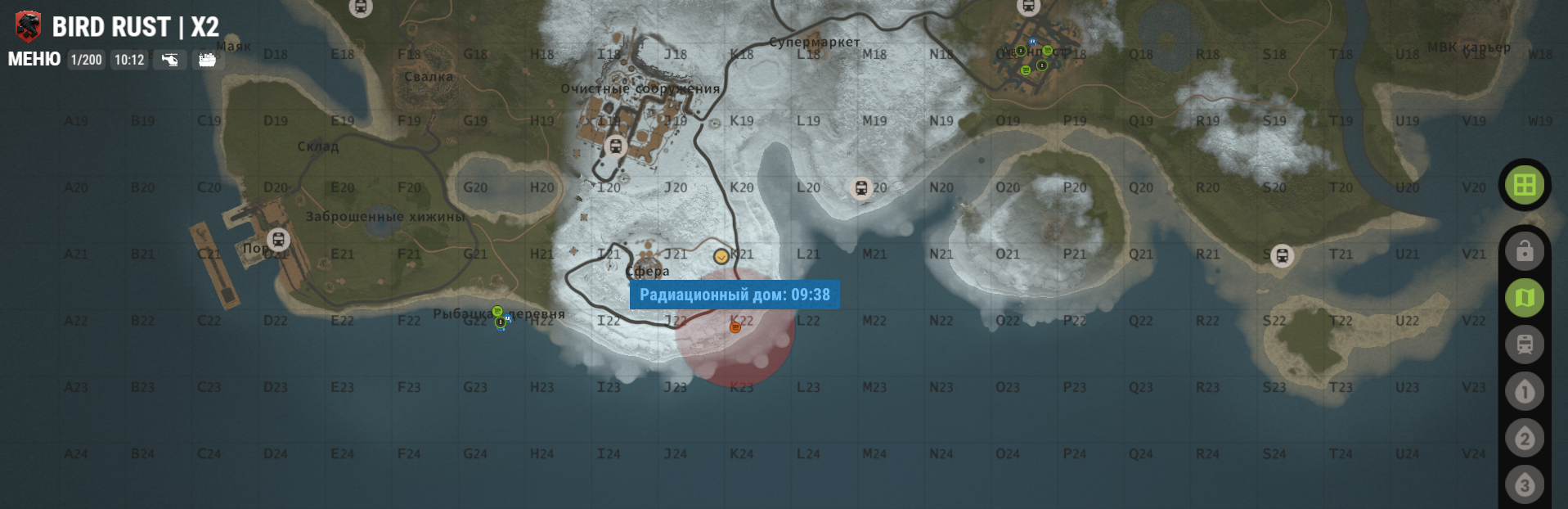Screen dimensions: 1568x509
Task: Select the train station marker near S21
Action: coord(1282,256)
